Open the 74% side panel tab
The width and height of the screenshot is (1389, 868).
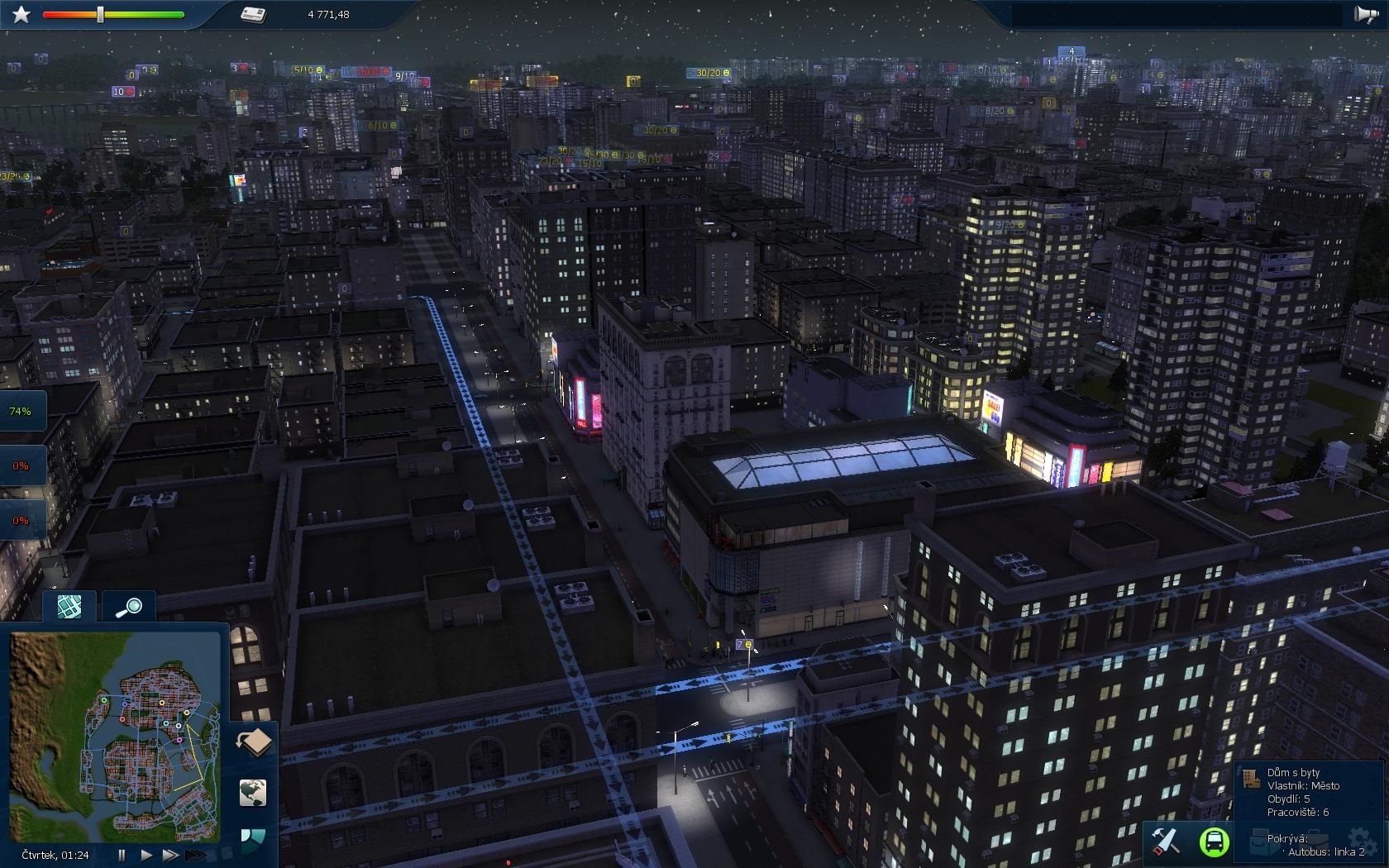coord(21,411)
